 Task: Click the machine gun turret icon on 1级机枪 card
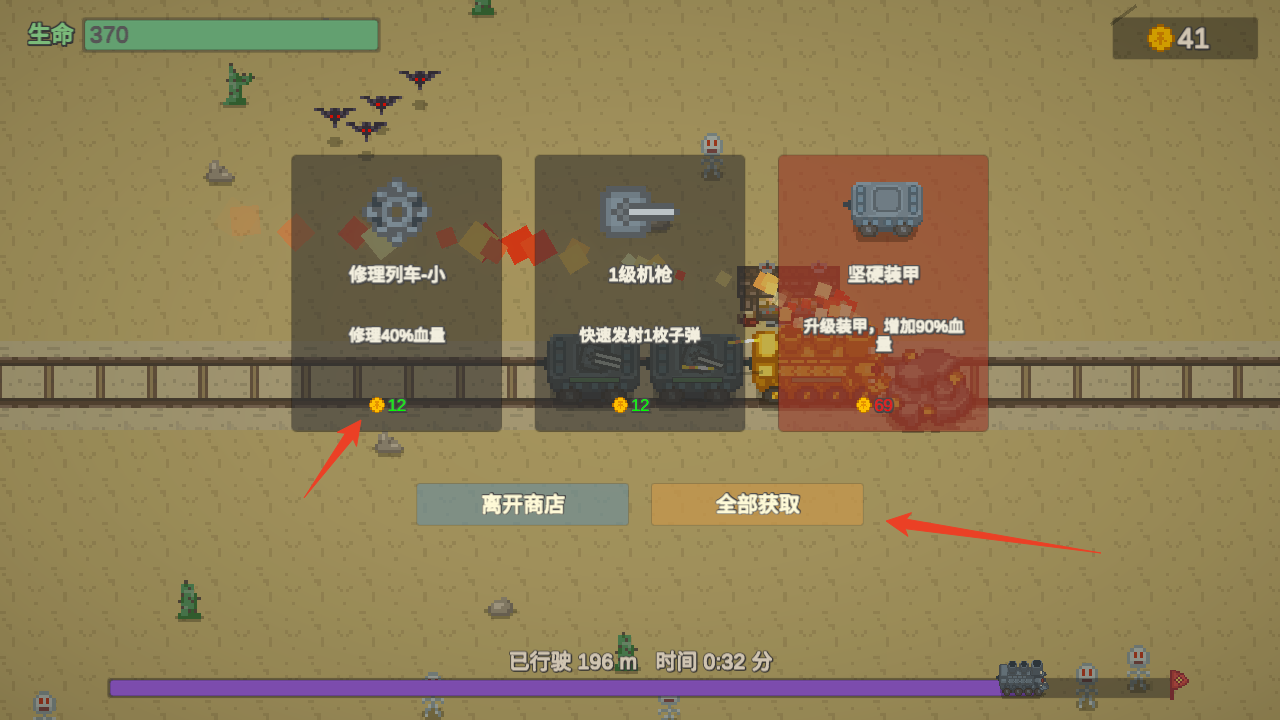pyautogui.click(x=639, y=211)
